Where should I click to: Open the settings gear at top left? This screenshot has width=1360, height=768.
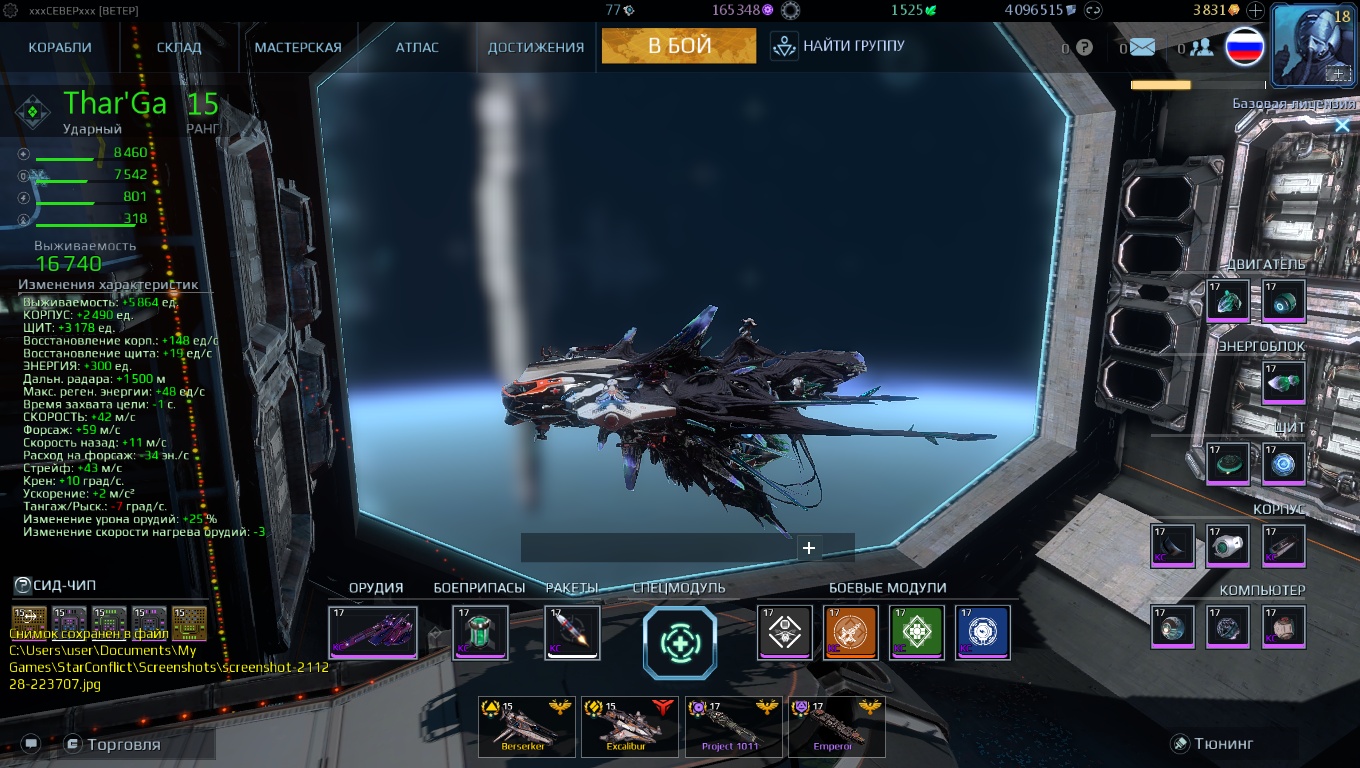click(10, 10)
